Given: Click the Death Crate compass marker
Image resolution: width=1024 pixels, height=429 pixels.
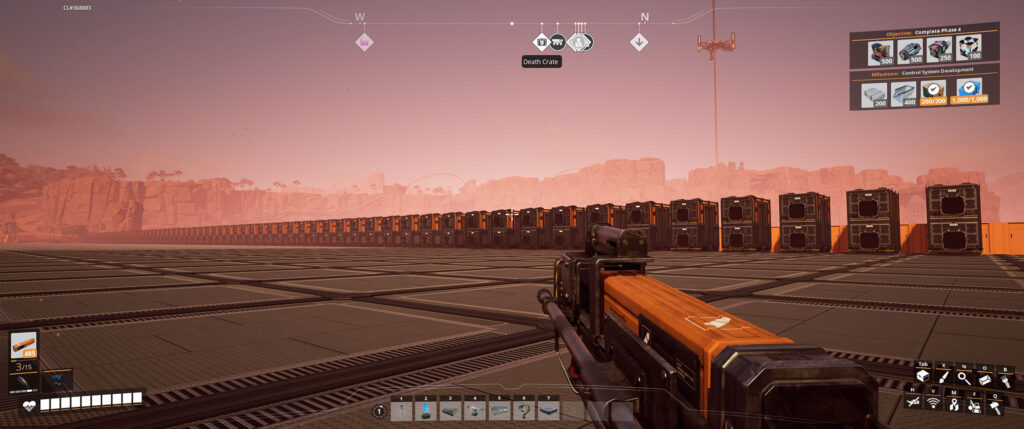Looking at the screenshot, I should (x=541, y=42).
